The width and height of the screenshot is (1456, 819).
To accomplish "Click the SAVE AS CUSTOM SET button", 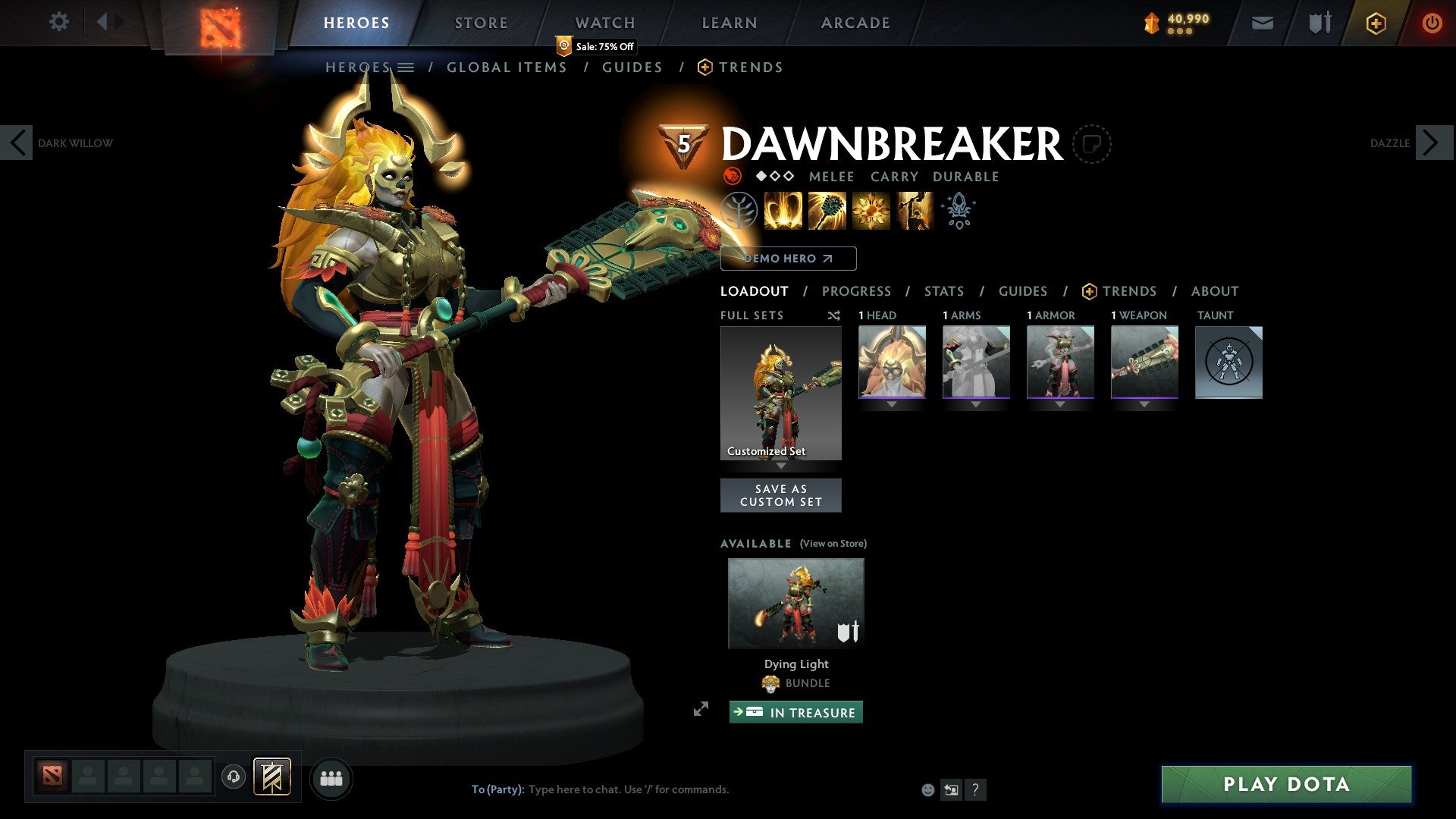I will (x=781, y=495).
